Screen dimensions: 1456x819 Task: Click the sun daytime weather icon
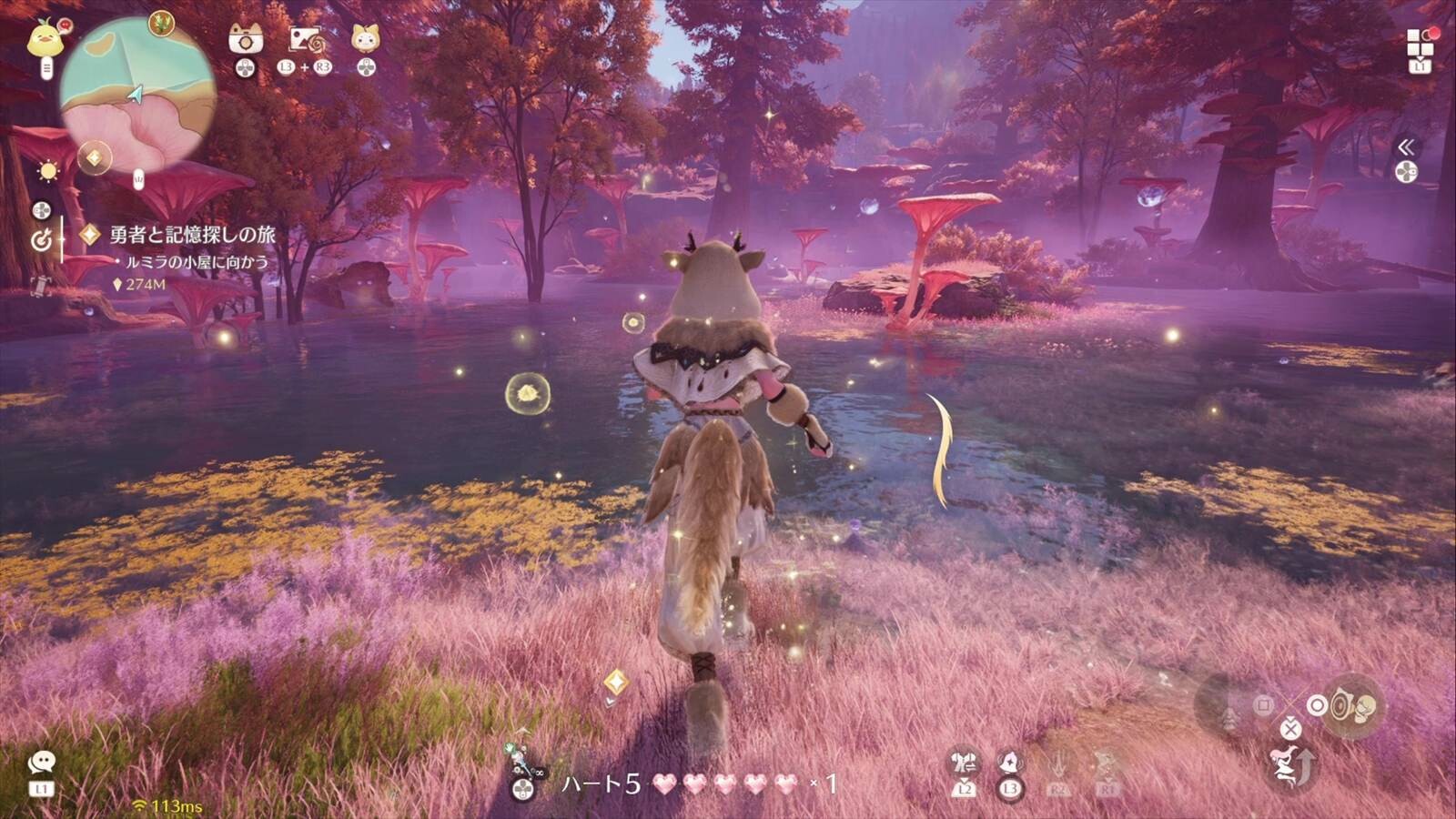pos(47,171)
